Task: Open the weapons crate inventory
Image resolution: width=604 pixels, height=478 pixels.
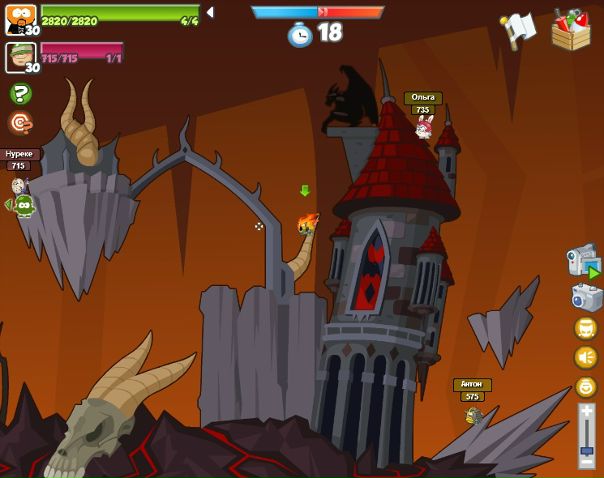Action: click(x=571, y=29)
